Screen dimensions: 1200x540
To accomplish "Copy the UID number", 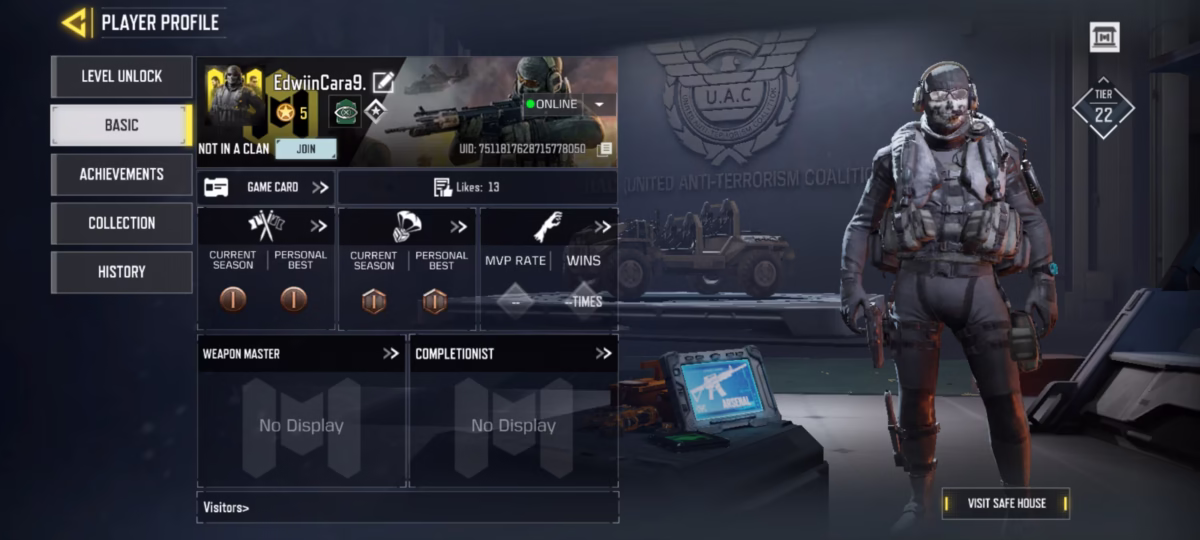I will click(604, 149).
